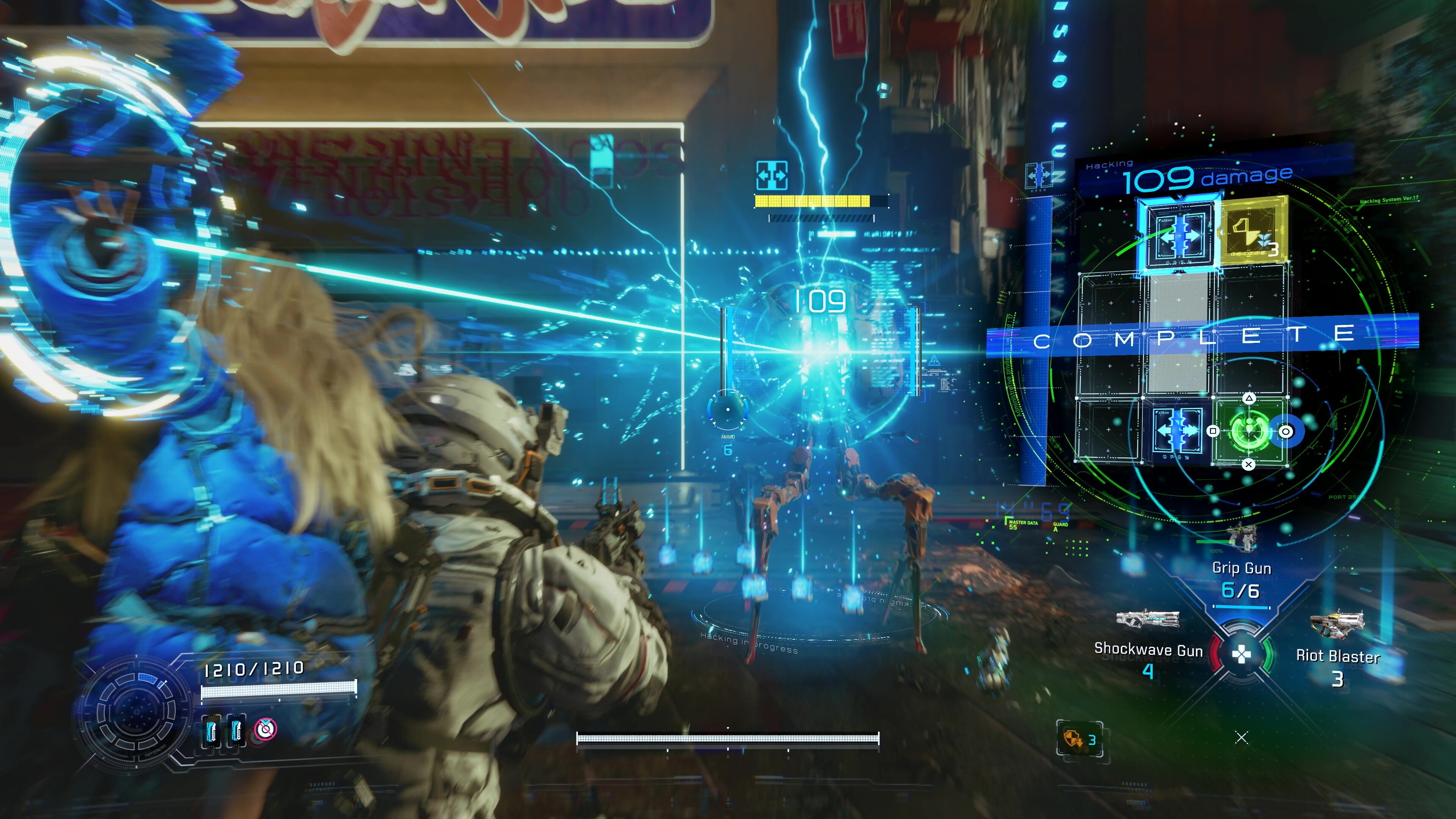Switch to the Riot Blaster
Viewport: 1456px width, 819px height.
[1337, 655]
